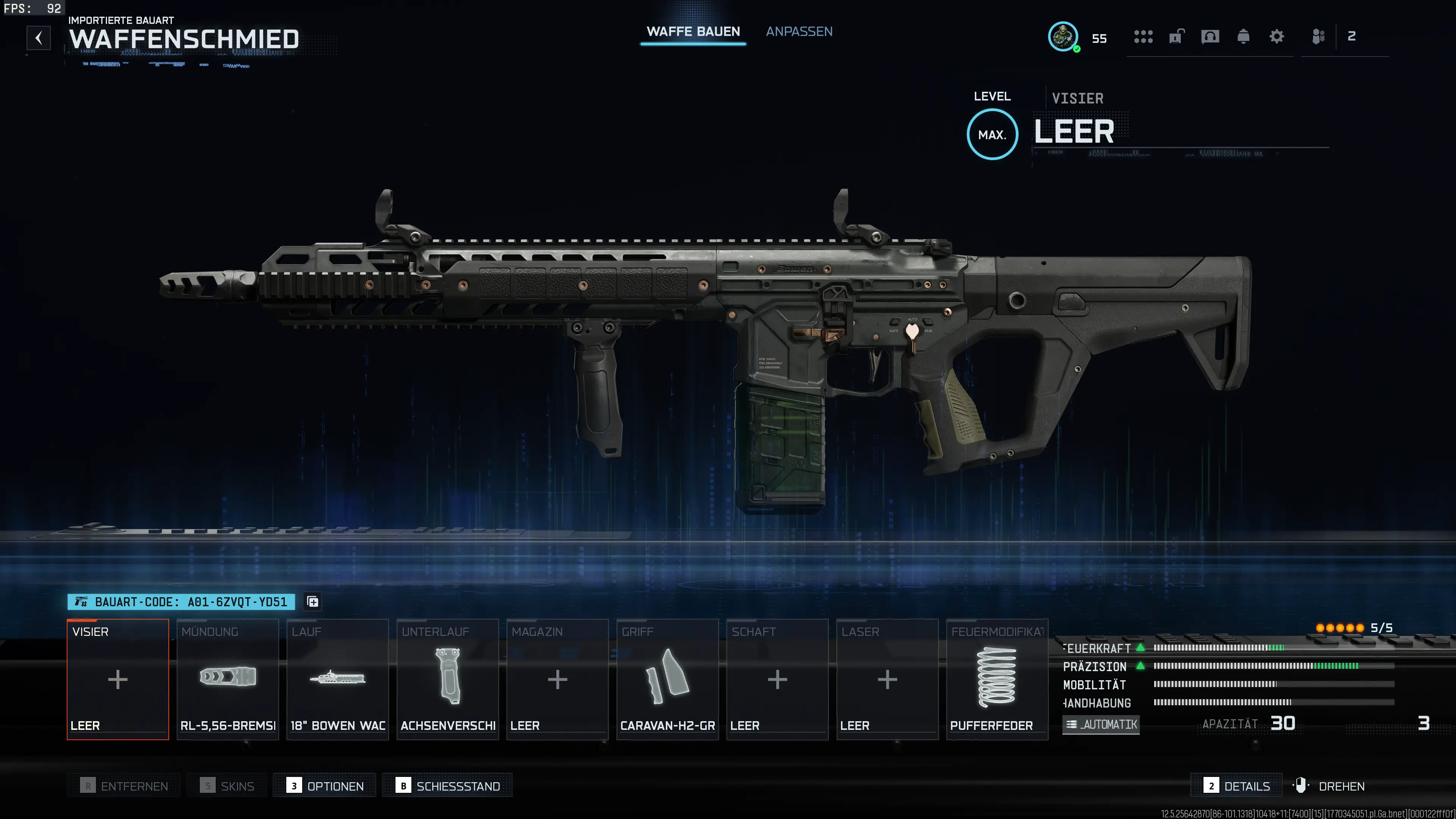The image size is (1456, 819).
Task: Open the games grid menu icon
Action: click(x=1144, y=37)
